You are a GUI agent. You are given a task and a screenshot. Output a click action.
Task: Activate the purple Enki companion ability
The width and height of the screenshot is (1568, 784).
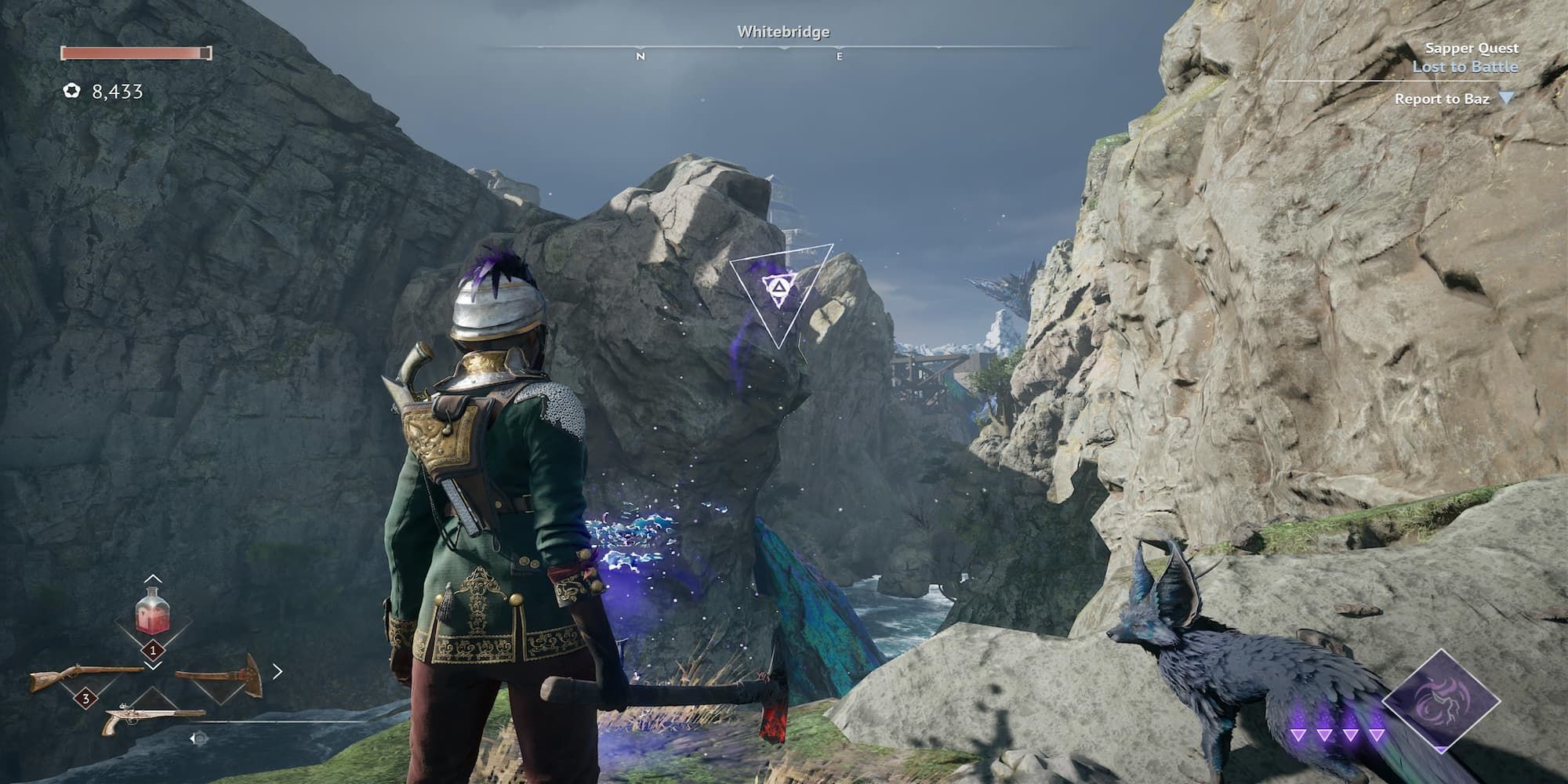(1441, 702)
